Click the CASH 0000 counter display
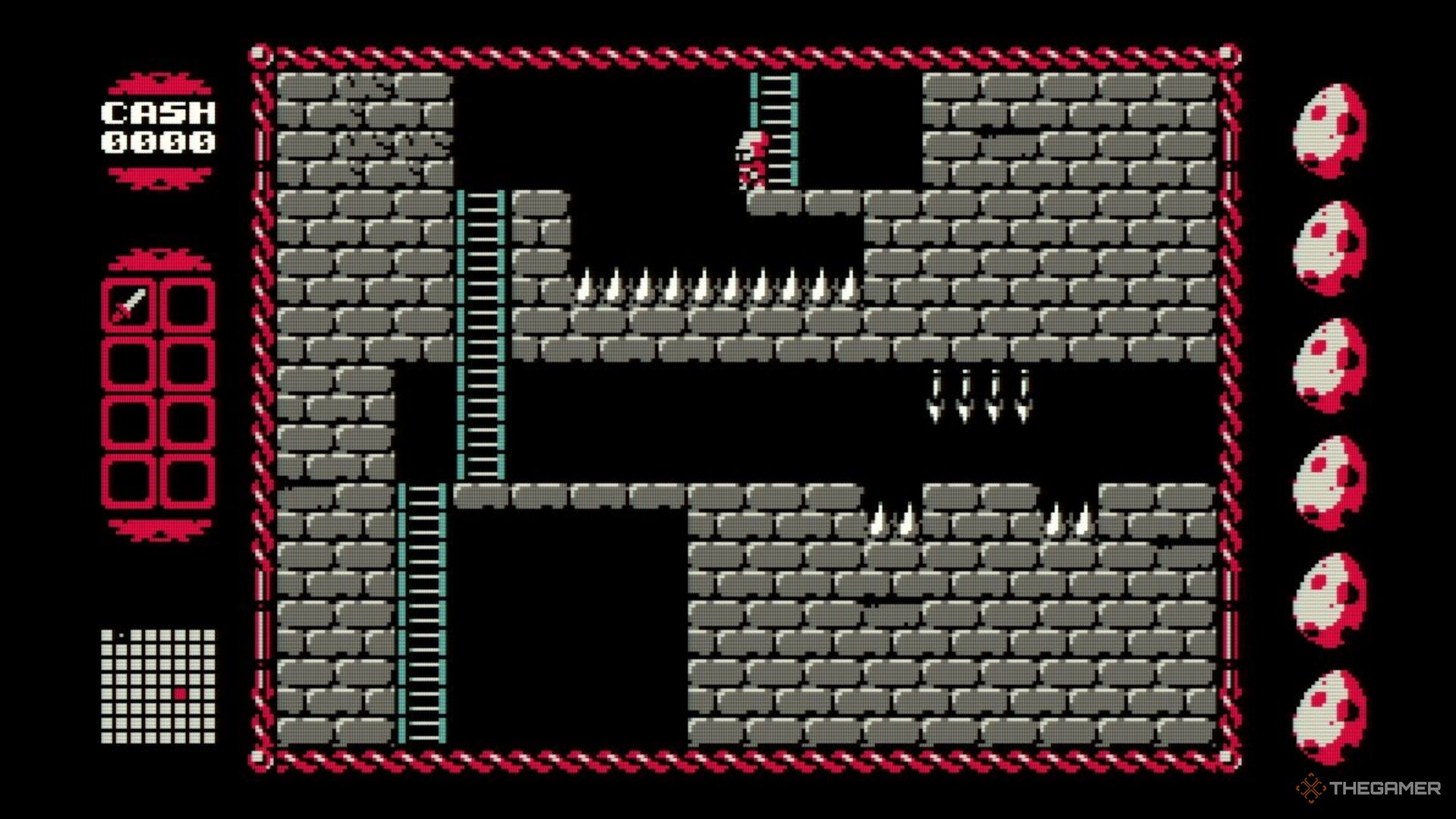The width and height of the screenshot is (1456, 819). tap(157, 125)
